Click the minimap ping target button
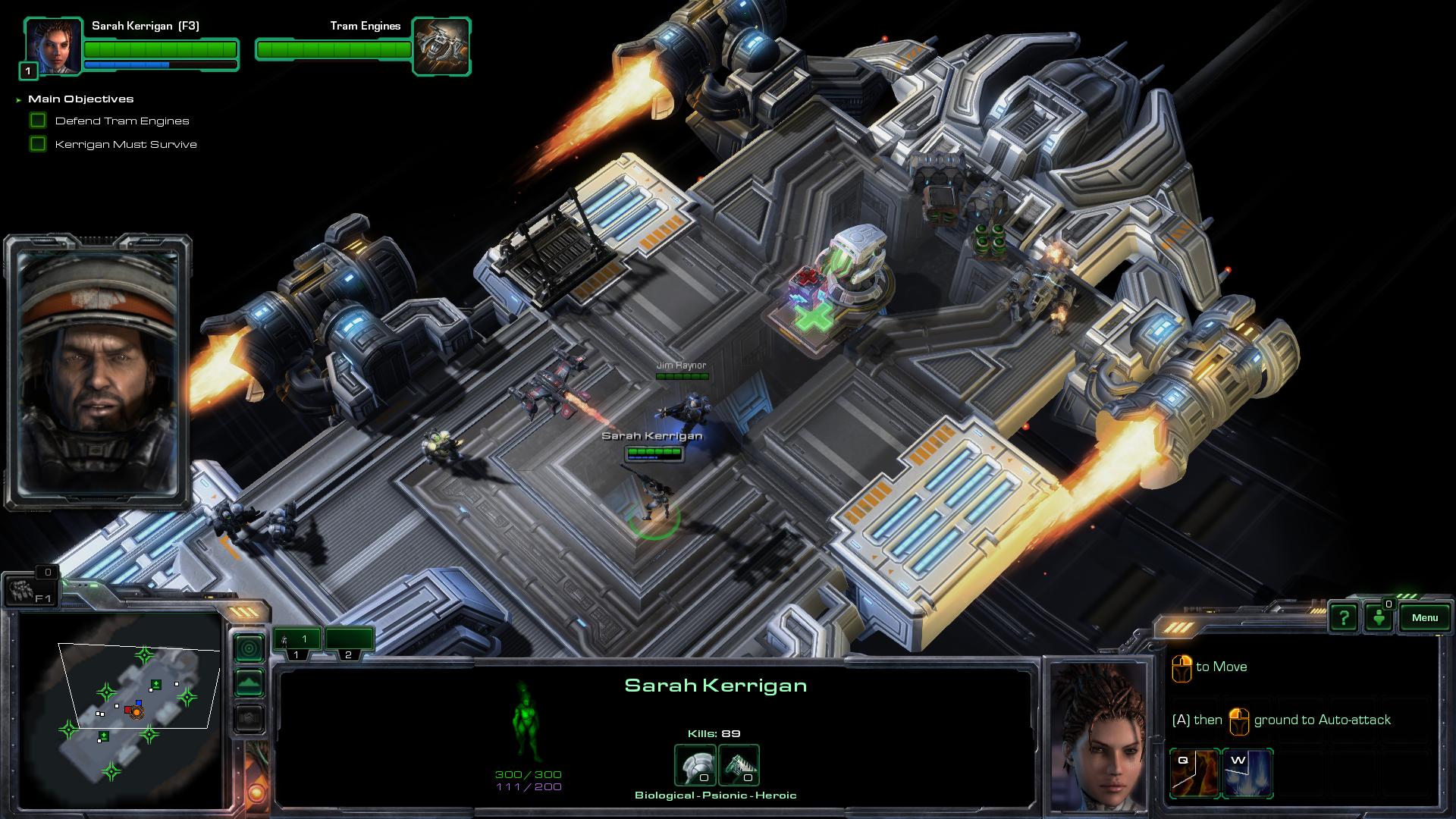1456x819 pixels. click(x=249, y=648)
